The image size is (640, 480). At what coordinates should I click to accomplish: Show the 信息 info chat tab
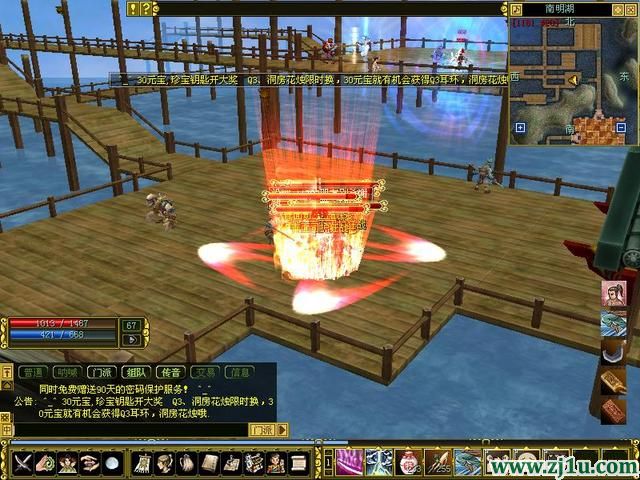pyautogui.click(x=240, y=372)
